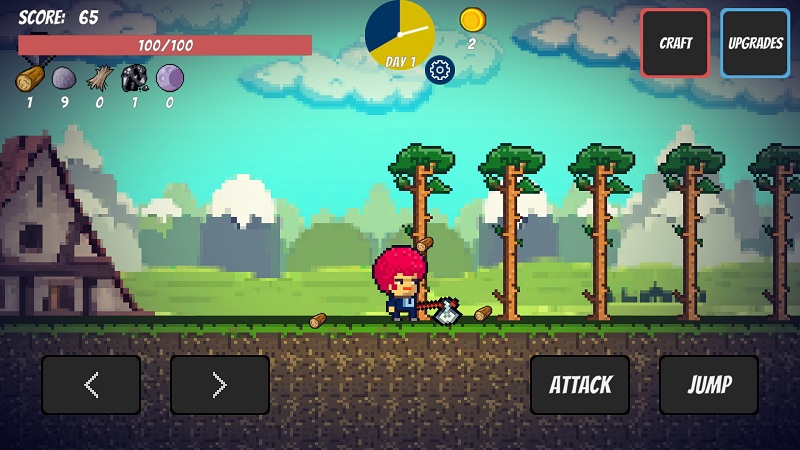Tap the Jump button
Image resolution: width=800 pixels, height=450 pixels.
point(709,385)
